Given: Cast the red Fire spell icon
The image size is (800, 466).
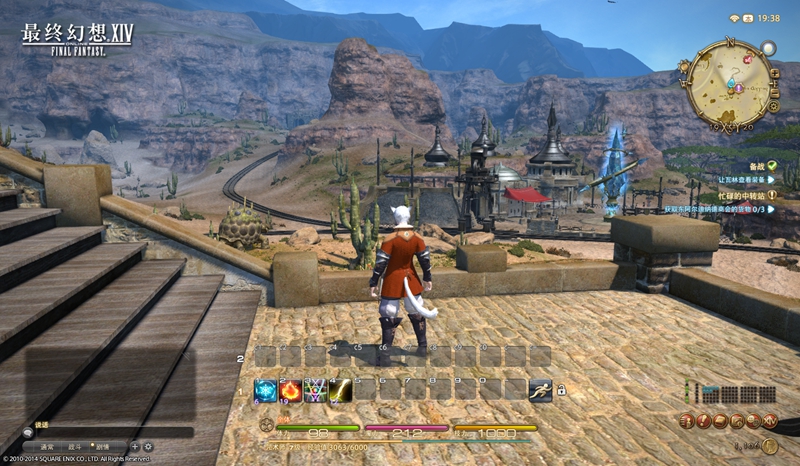Looking at the screenshot, I should (x=290, y=390).
